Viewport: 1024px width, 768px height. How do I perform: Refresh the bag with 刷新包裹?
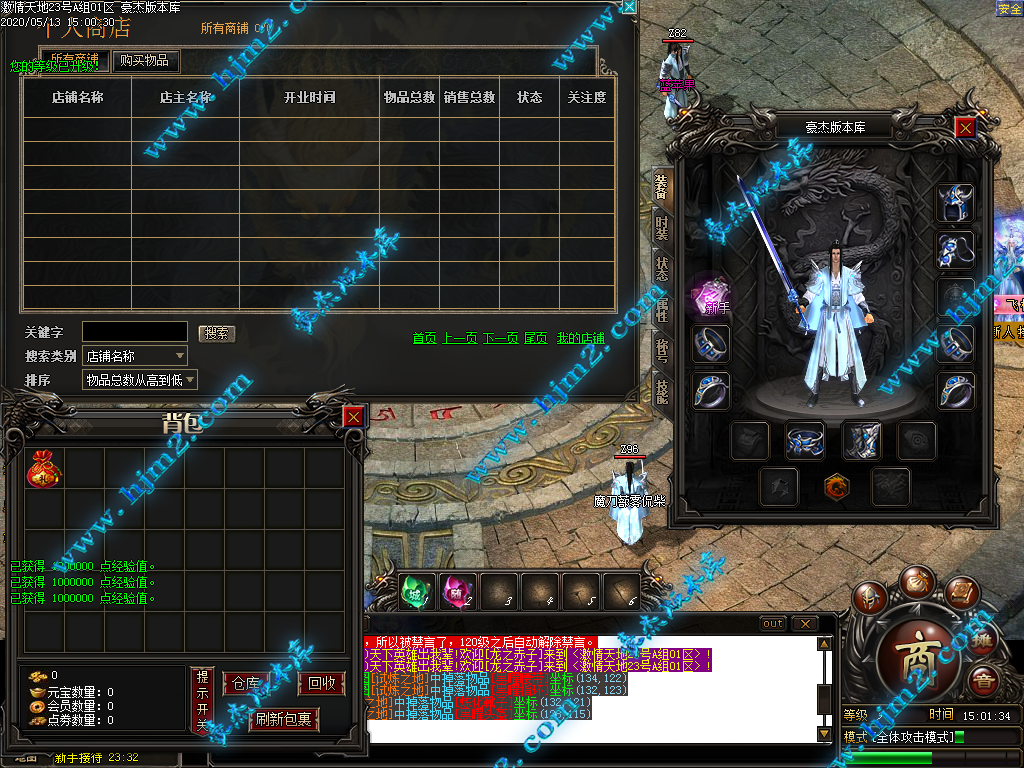click(x=283, y=719)
